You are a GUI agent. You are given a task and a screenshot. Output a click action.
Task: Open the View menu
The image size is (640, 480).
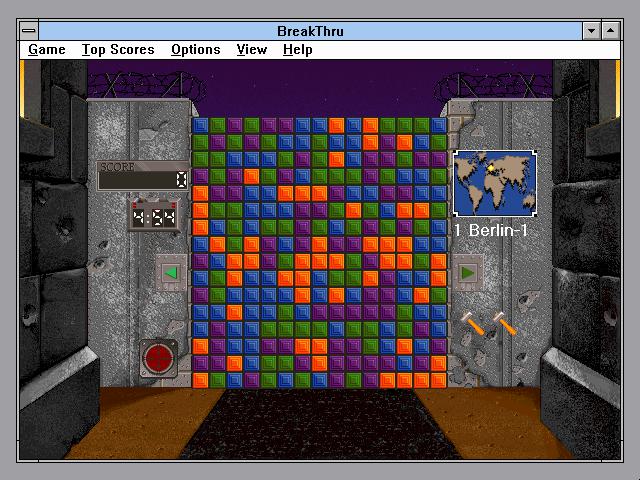[252, 49]
